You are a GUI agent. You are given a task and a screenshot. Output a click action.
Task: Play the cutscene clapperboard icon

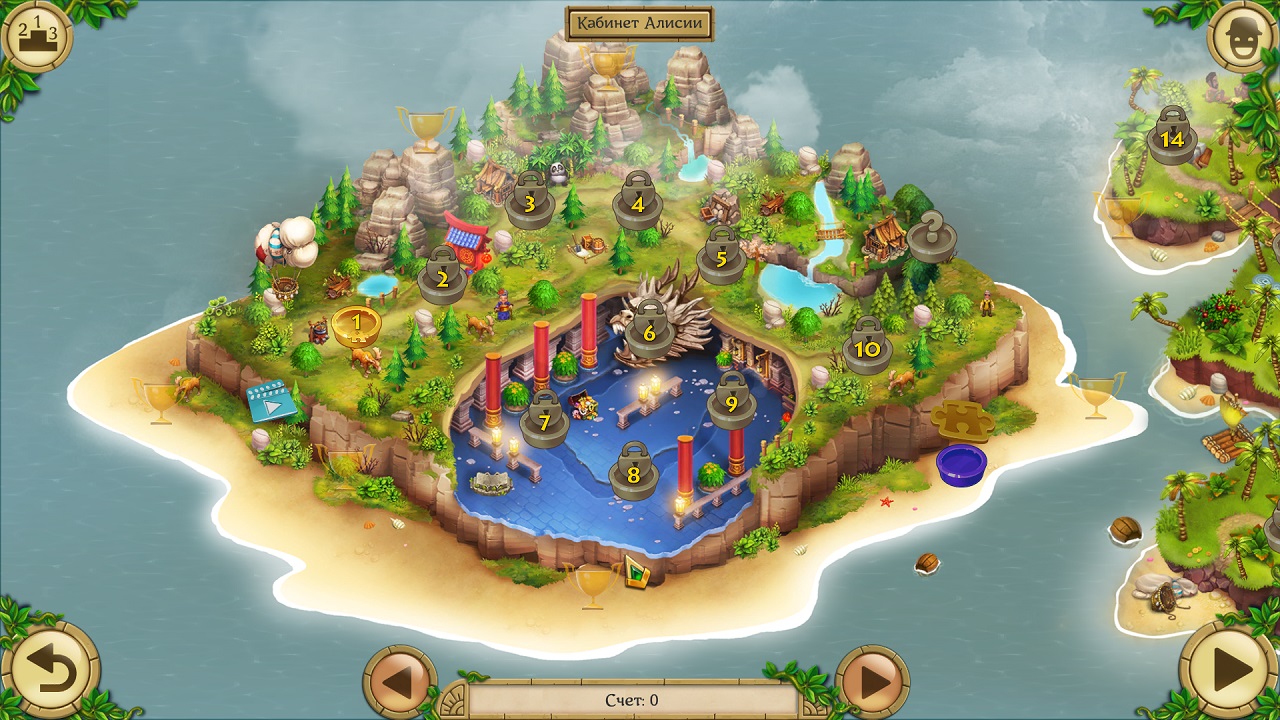271,401
